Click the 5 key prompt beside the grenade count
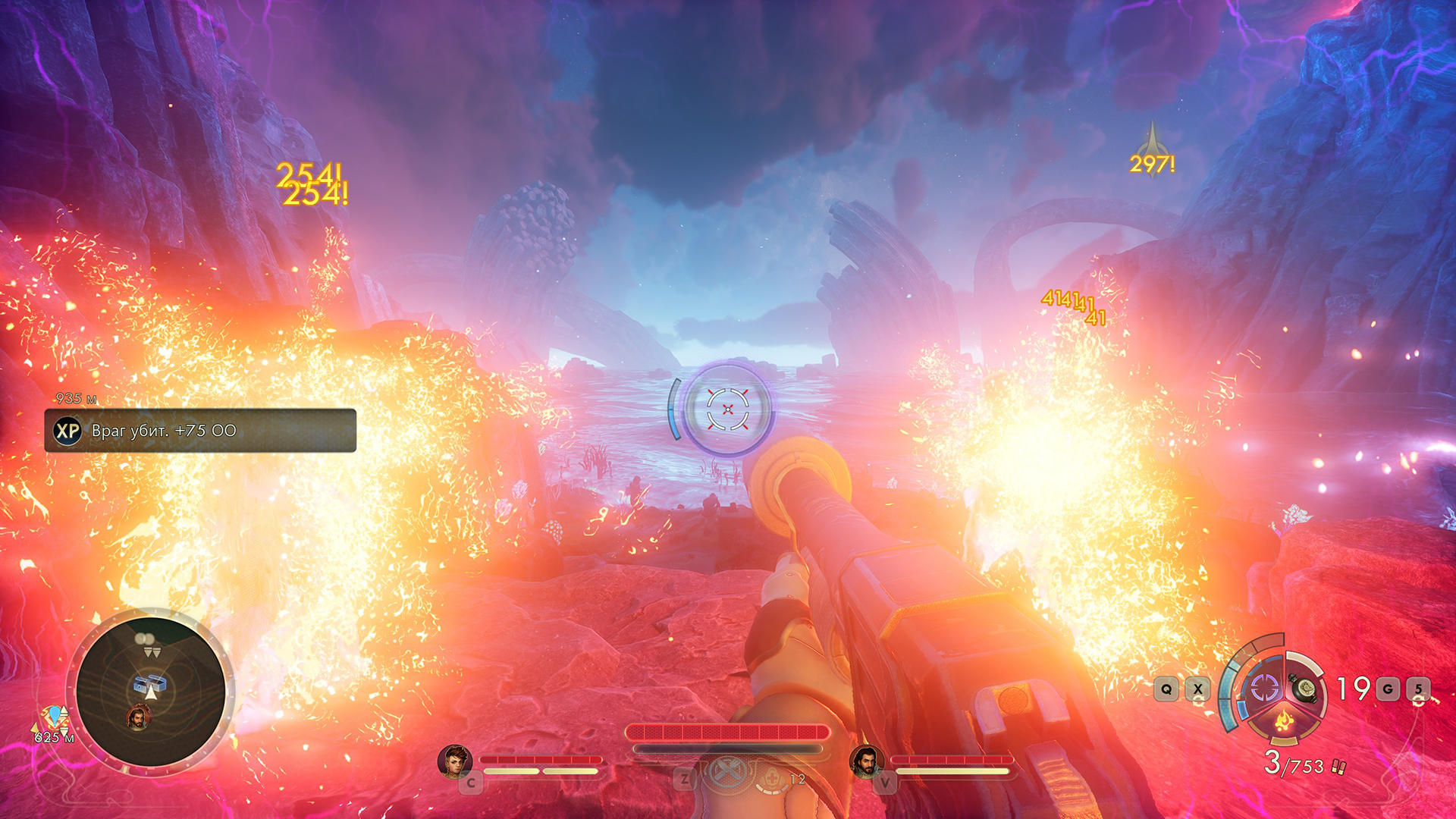The image size is (1456, 819). 1418,689
